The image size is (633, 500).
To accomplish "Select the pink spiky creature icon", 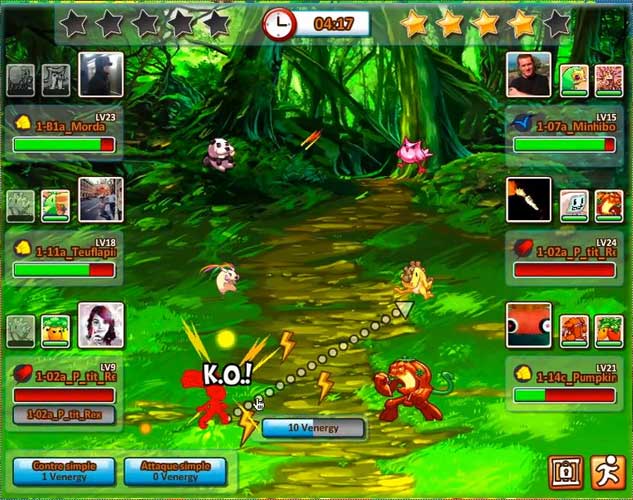I will pyautogui.click(x=609, y=80).
